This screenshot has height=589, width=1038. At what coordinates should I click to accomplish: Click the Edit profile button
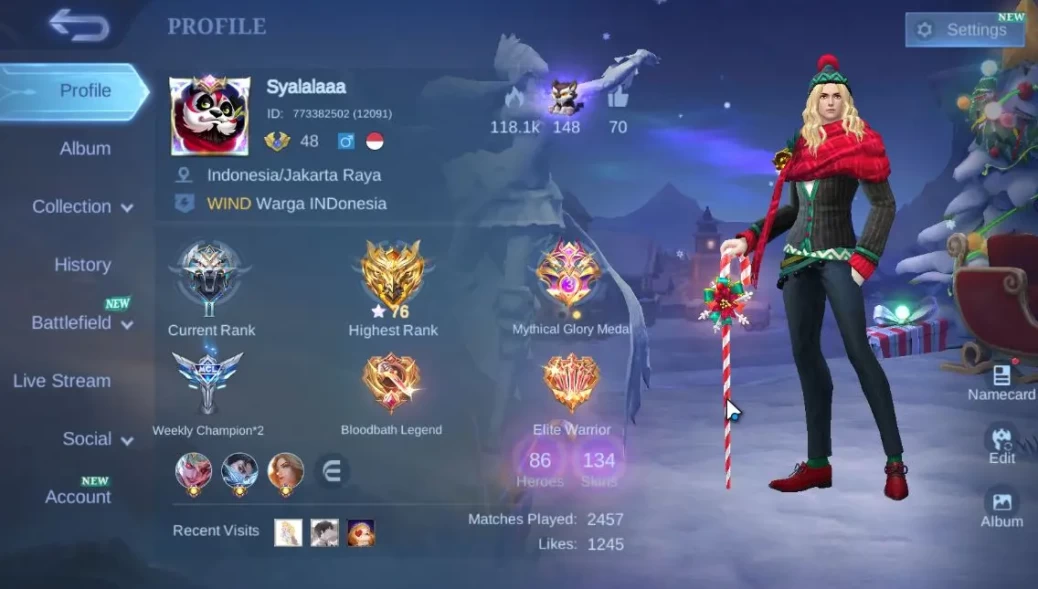1001,443
